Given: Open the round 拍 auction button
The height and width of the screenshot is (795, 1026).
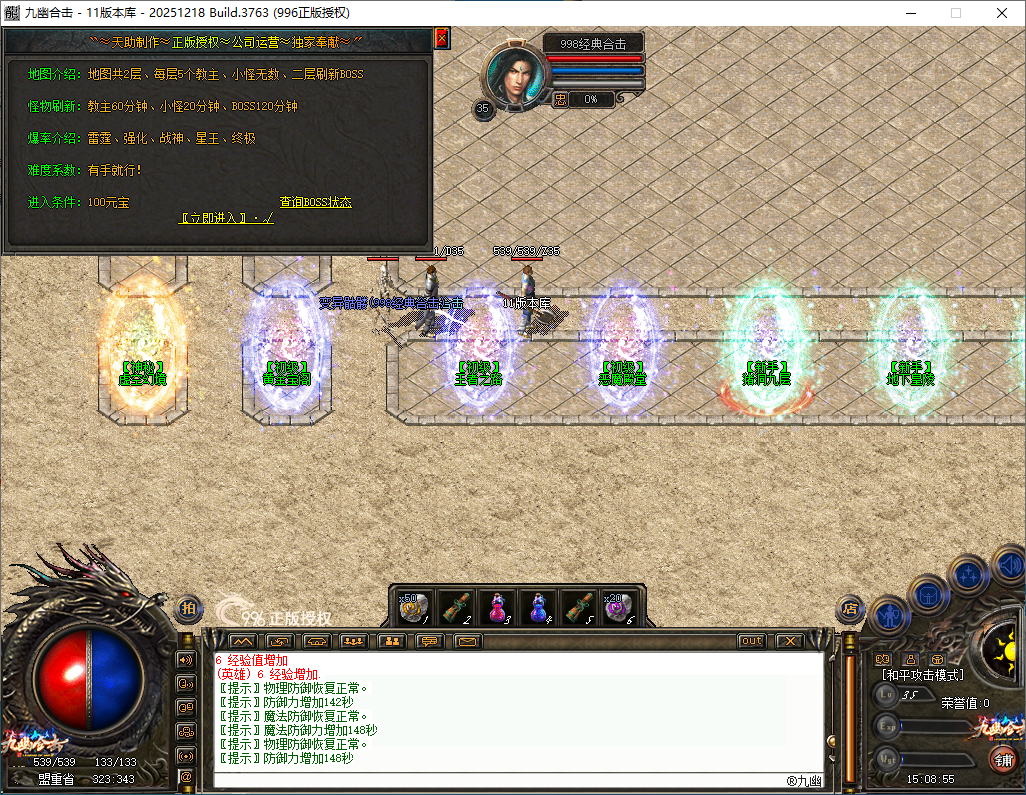Looking at the screenshot, I should point(190,607).
